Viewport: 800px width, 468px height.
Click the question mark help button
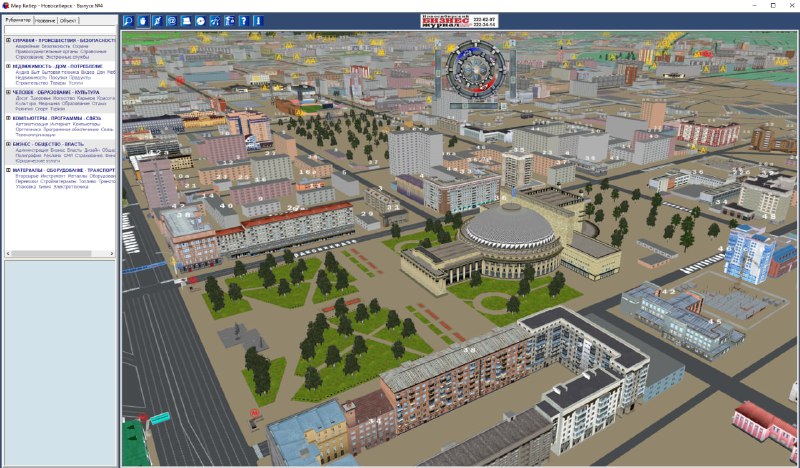pyautogui.click(x=243, y=20)
